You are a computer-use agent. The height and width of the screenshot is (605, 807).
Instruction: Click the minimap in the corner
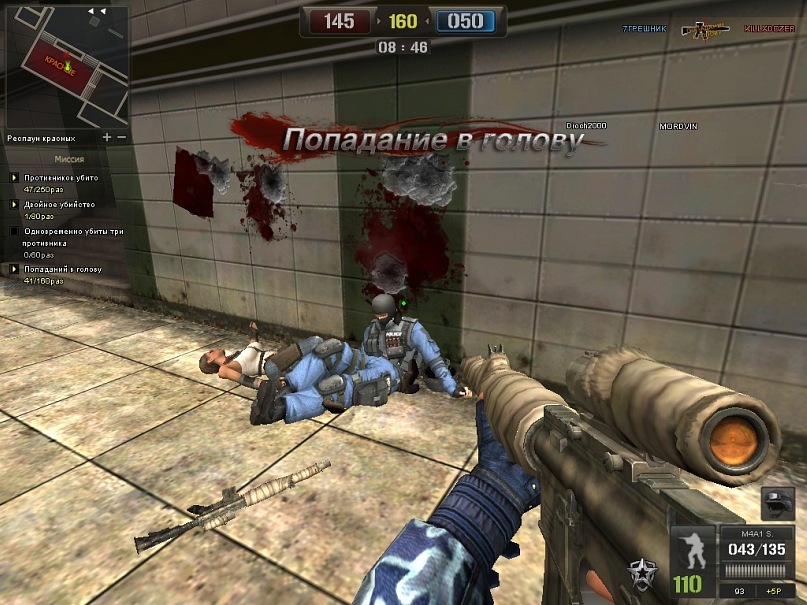click(x=65, y=66)
